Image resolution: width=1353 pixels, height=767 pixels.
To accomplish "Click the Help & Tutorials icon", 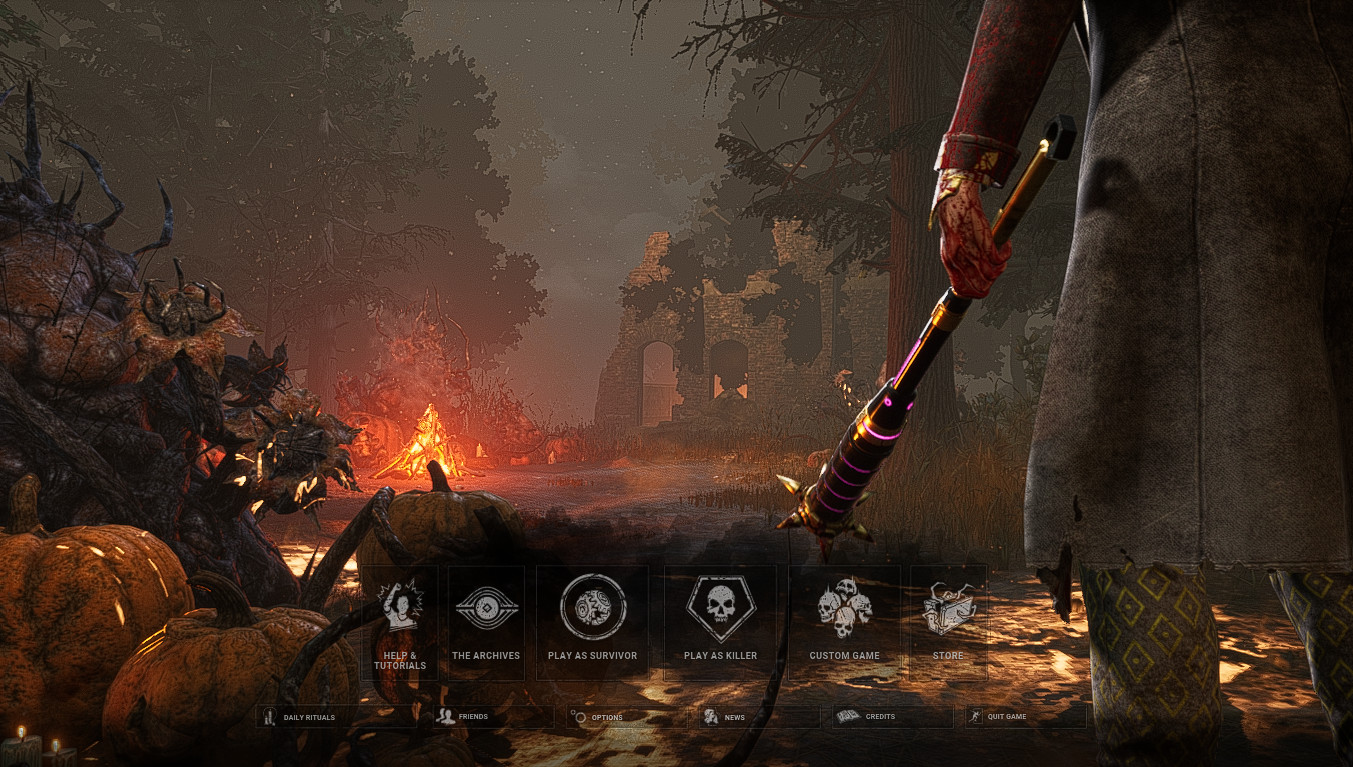I will point(400,606).
